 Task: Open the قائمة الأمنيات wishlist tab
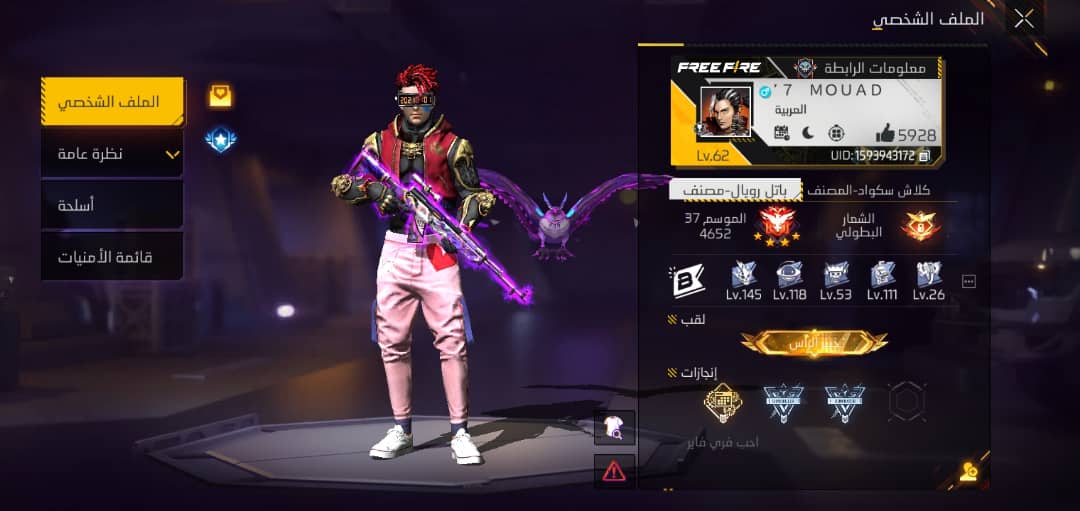point(112,257)
